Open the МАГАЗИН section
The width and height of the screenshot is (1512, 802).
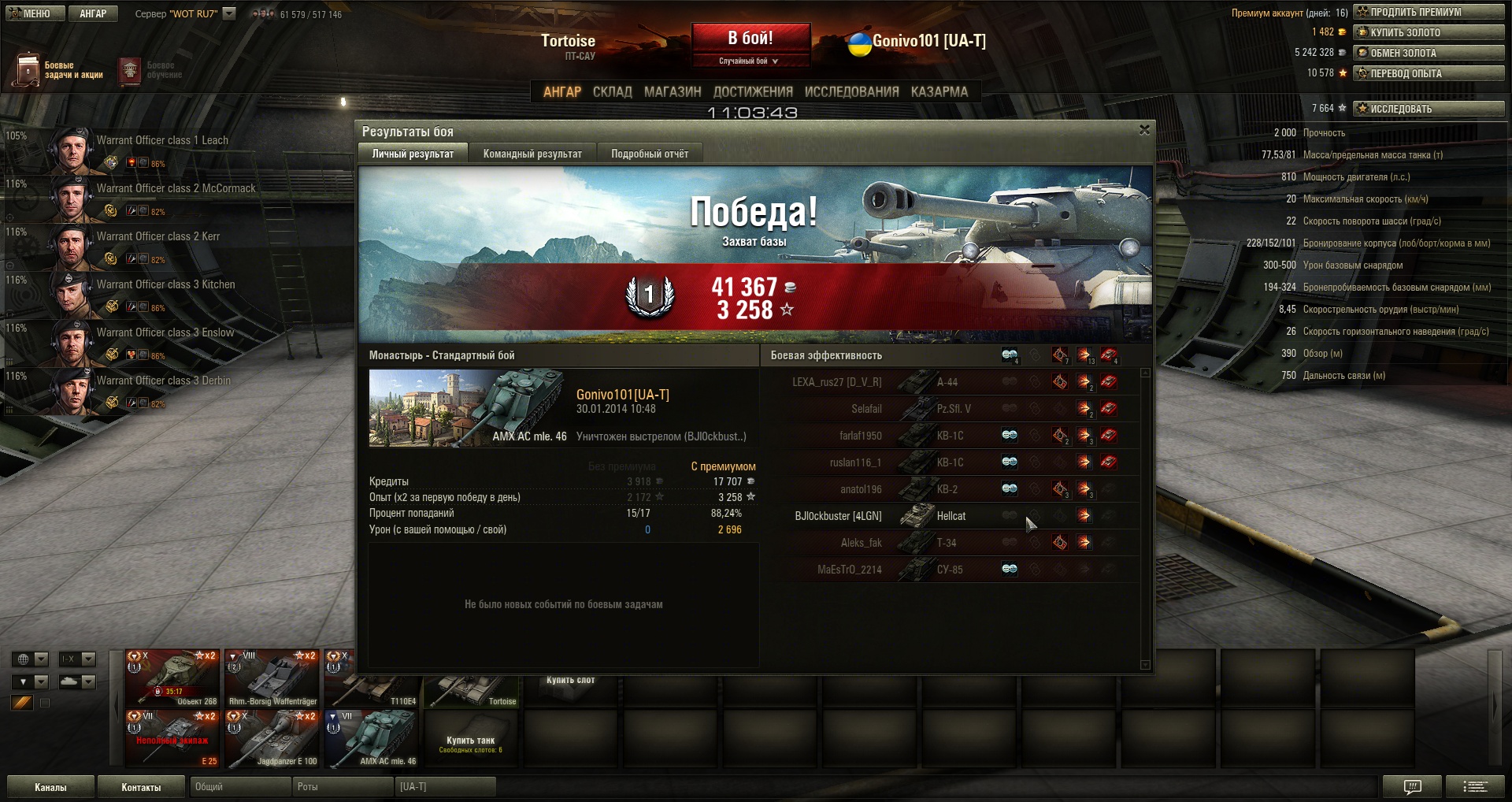click(x=673, y=92)
